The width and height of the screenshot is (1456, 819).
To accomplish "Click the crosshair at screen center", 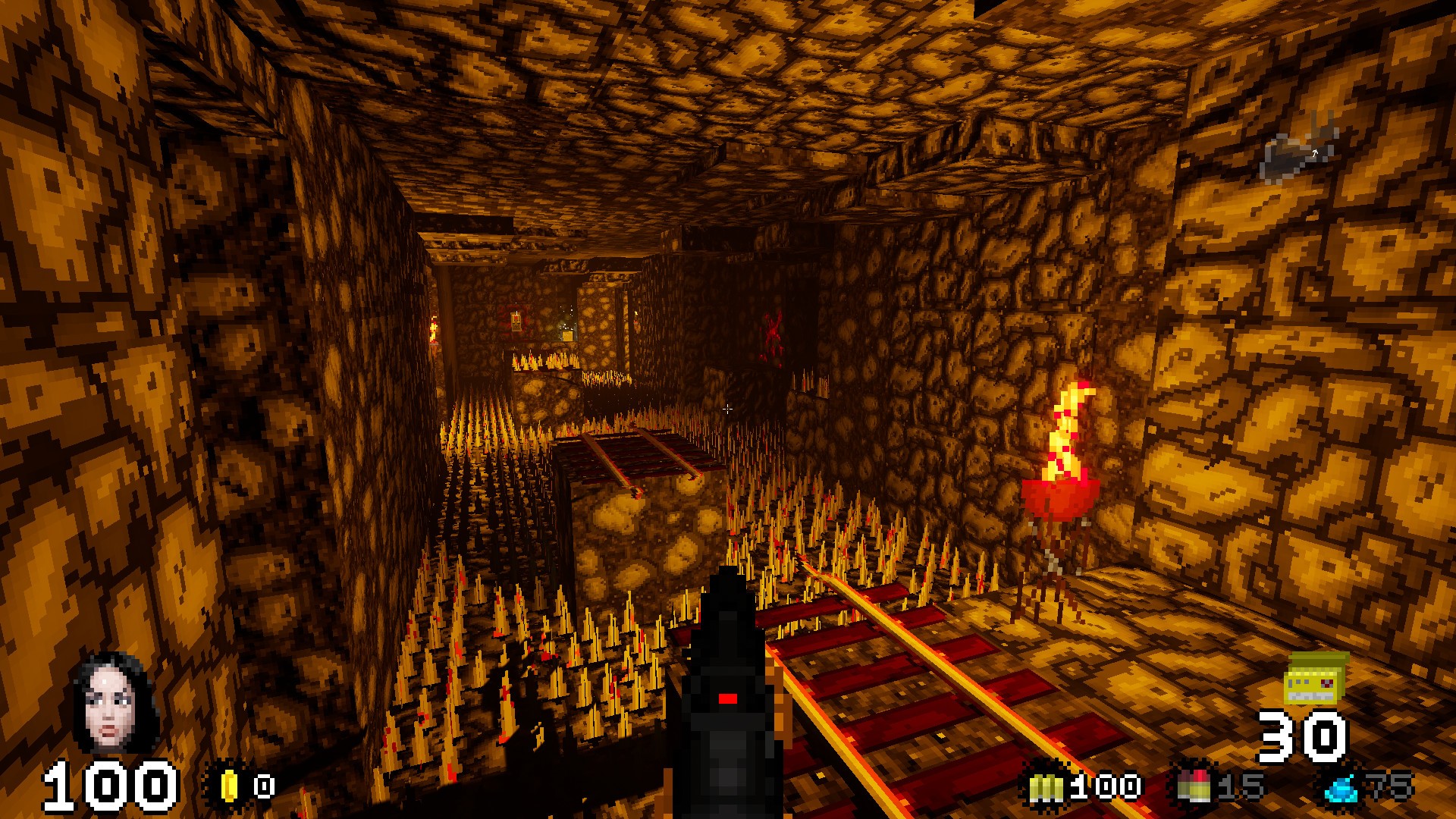I will 728,409.
